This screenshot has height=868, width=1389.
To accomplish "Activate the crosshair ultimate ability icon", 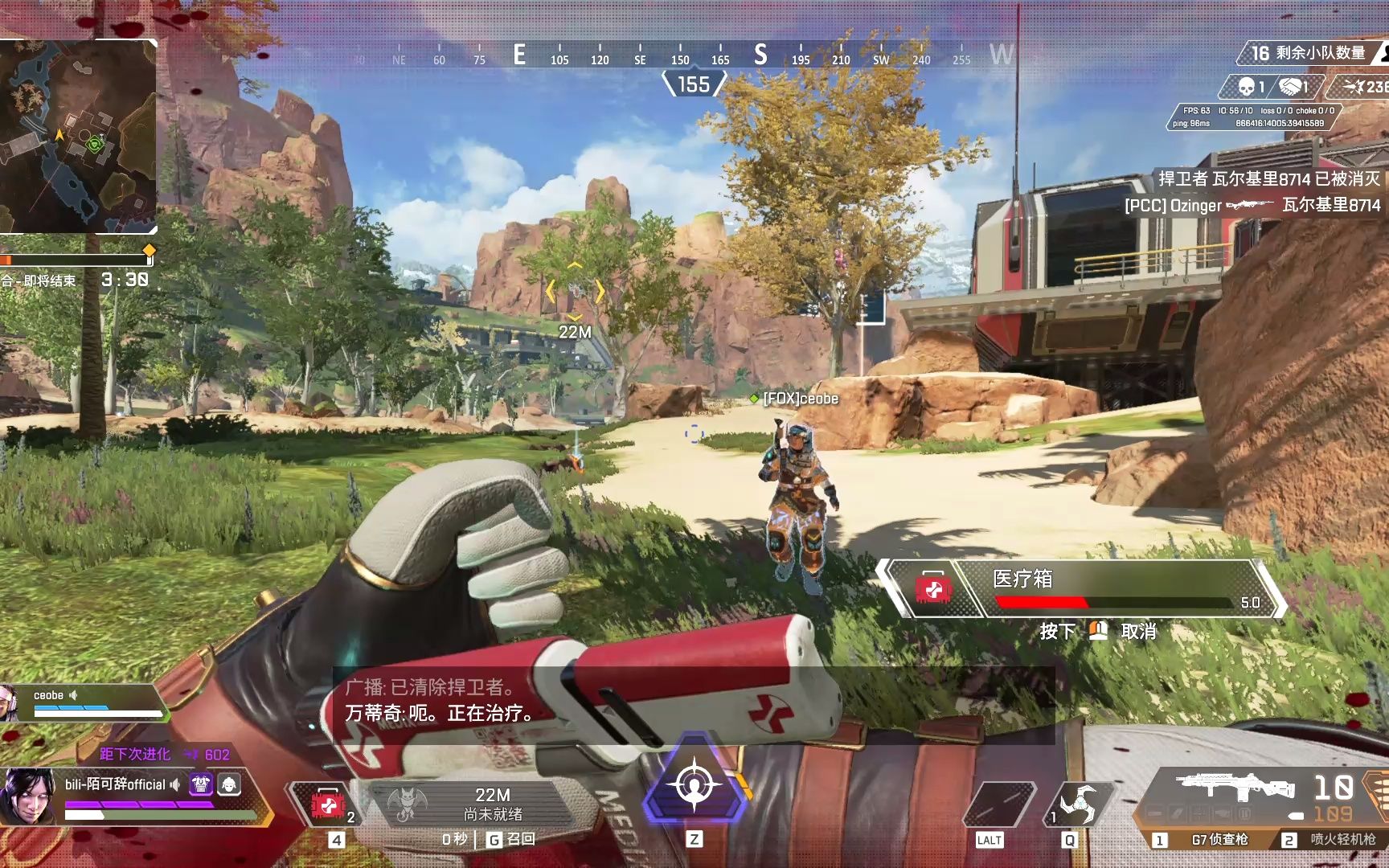I will (694, 785).
